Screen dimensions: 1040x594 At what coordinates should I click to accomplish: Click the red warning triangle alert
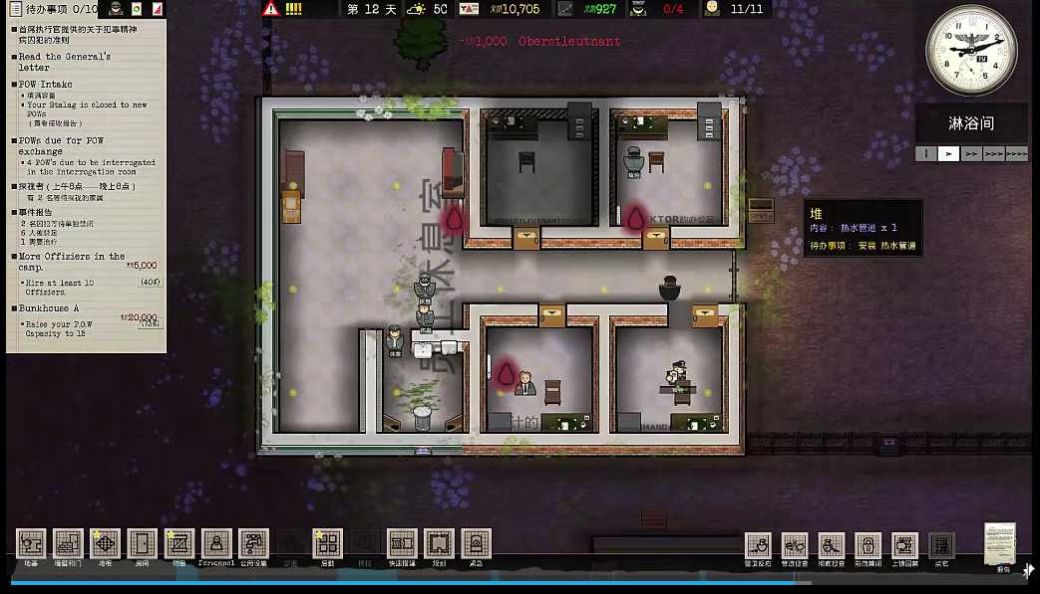click(x=270, y=9)
